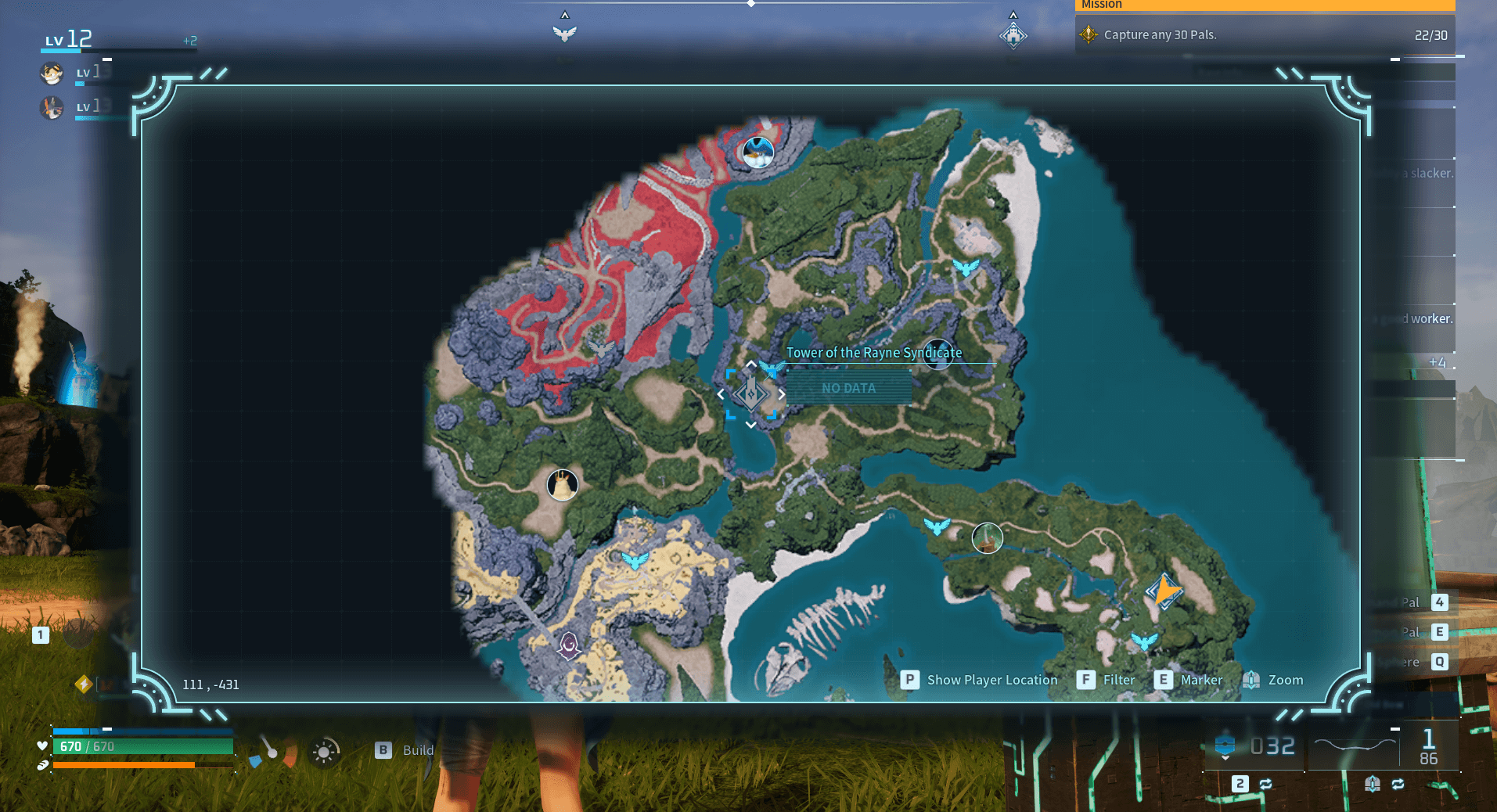Click the Penking boss icon on the map
The width and height of the screenshot is (1497, 812).
click(x=757, y=152)
